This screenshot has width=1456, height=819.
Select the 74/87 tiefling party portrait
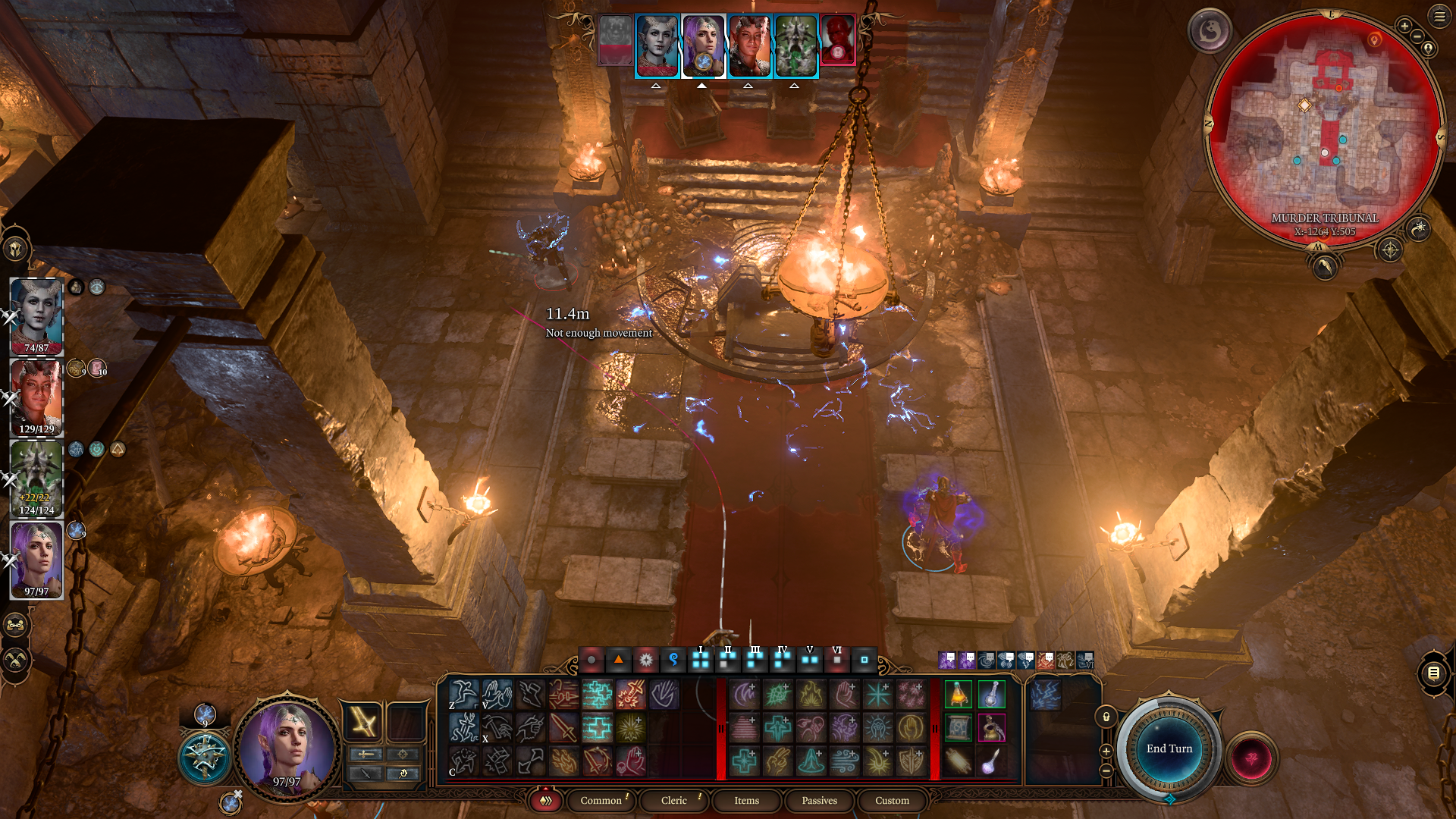pos(36,316)
